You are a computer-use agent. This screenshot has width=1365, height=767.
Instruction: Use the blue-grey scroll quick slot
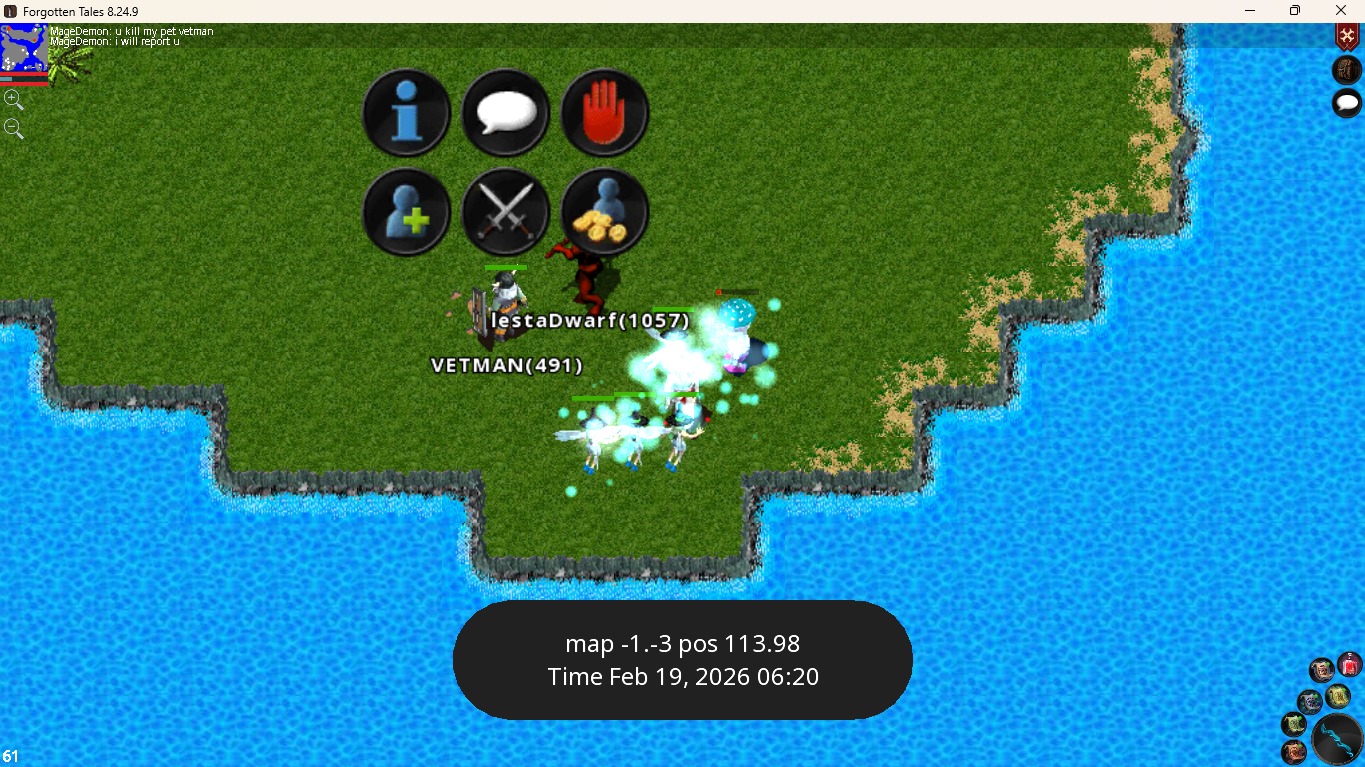pos(1310,701)
